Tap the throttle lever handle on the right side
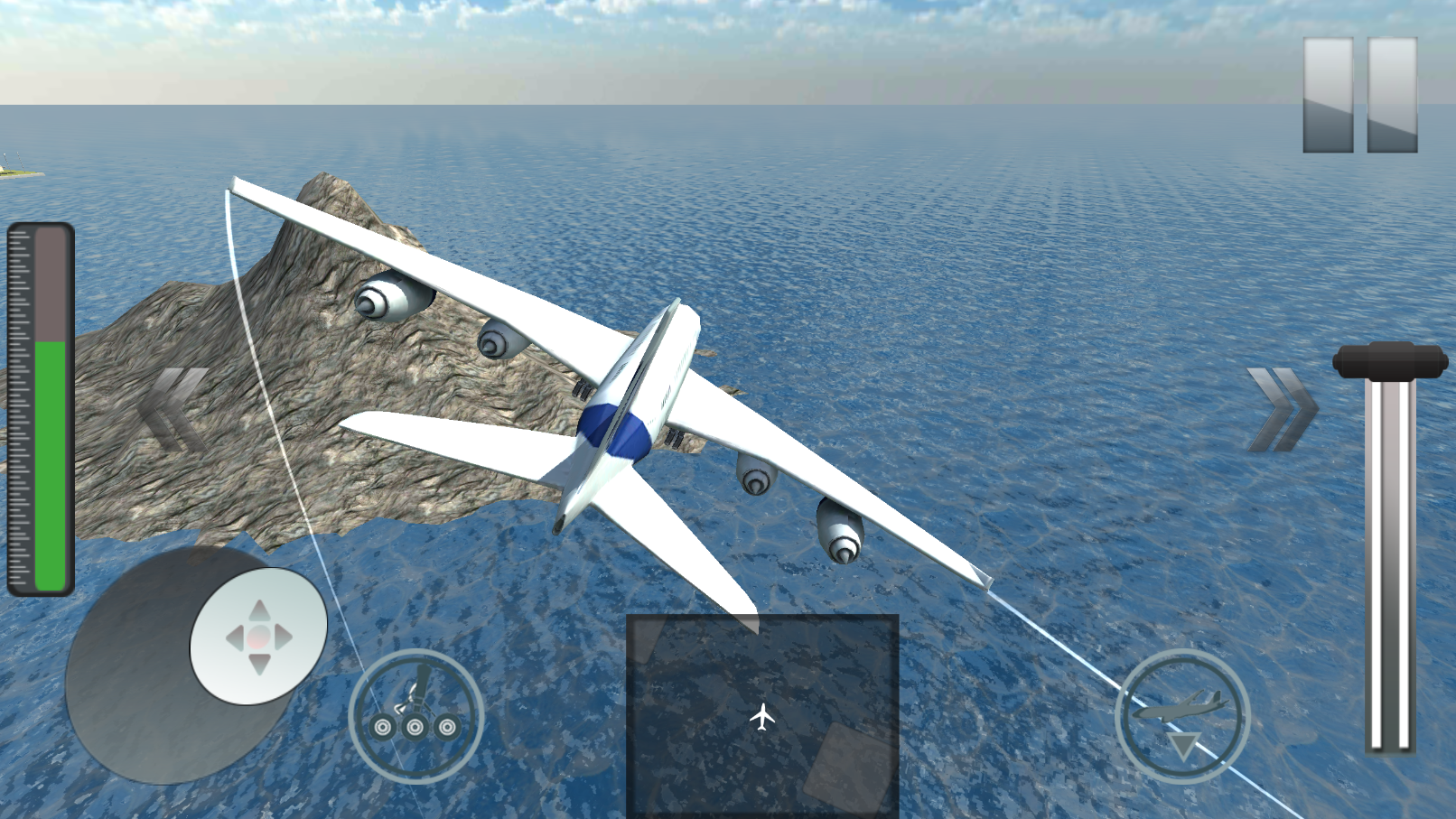 (x=1388, y=361)
